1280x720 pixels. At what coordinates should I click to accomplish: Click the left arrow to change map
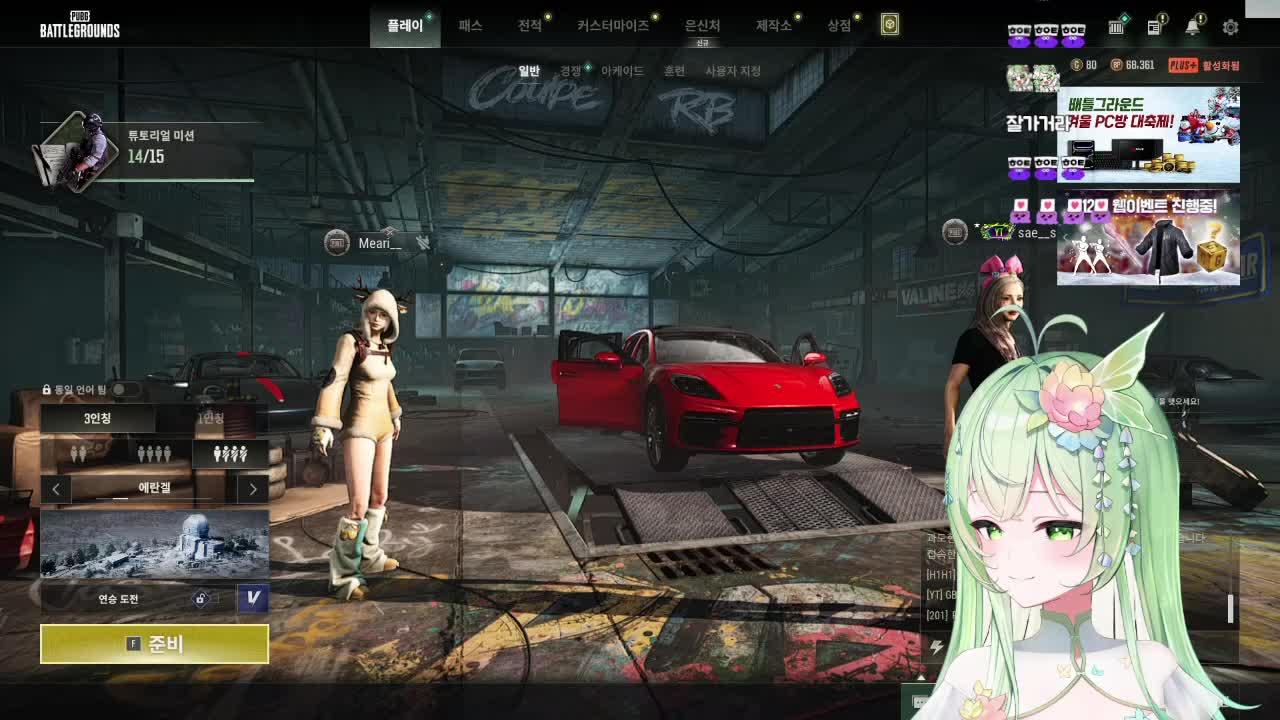click(55, 488)
